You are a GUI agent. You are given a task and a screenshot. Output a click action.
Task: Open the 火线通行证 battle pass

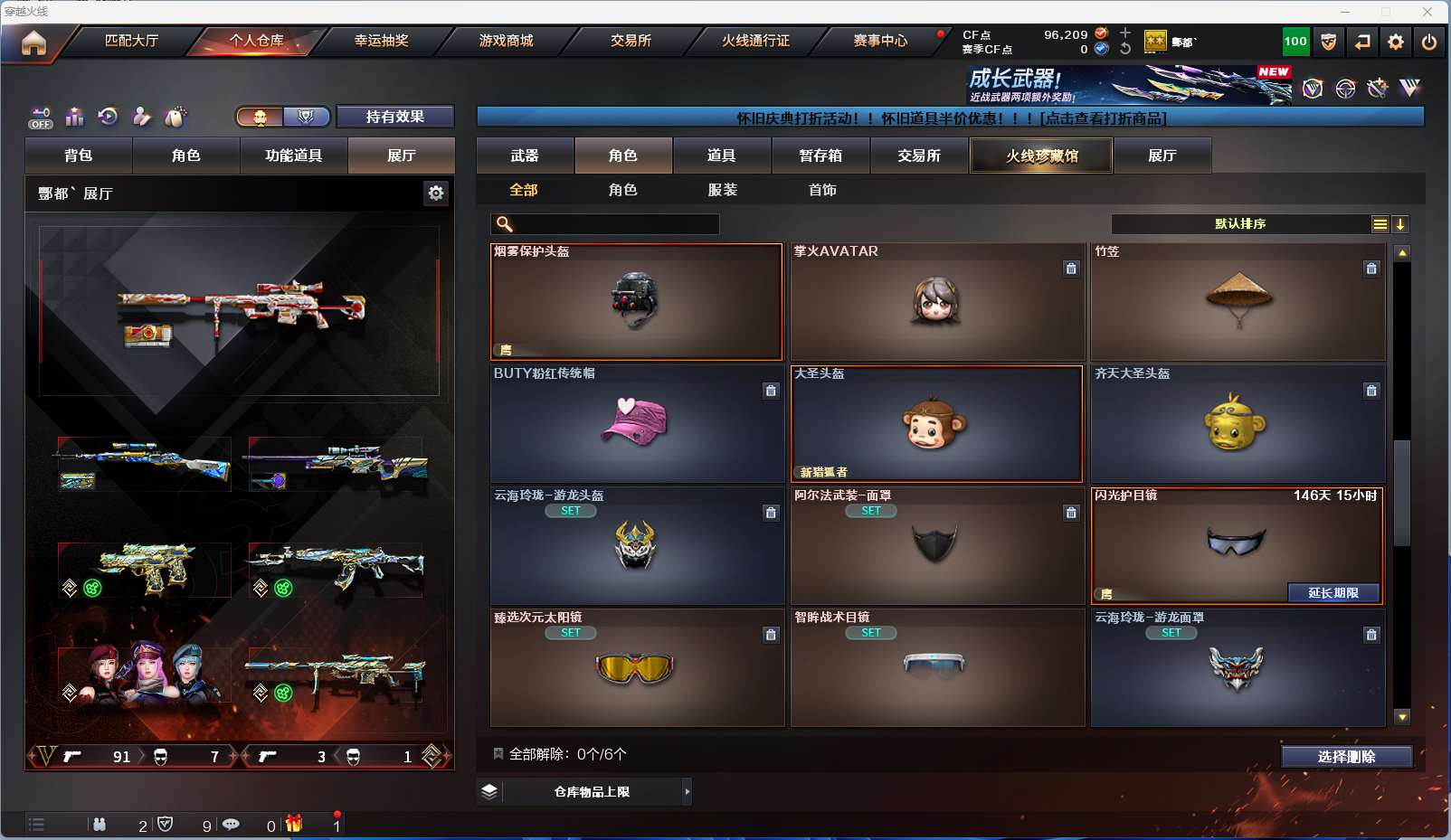pyautogui.click(x=755, y=41)
